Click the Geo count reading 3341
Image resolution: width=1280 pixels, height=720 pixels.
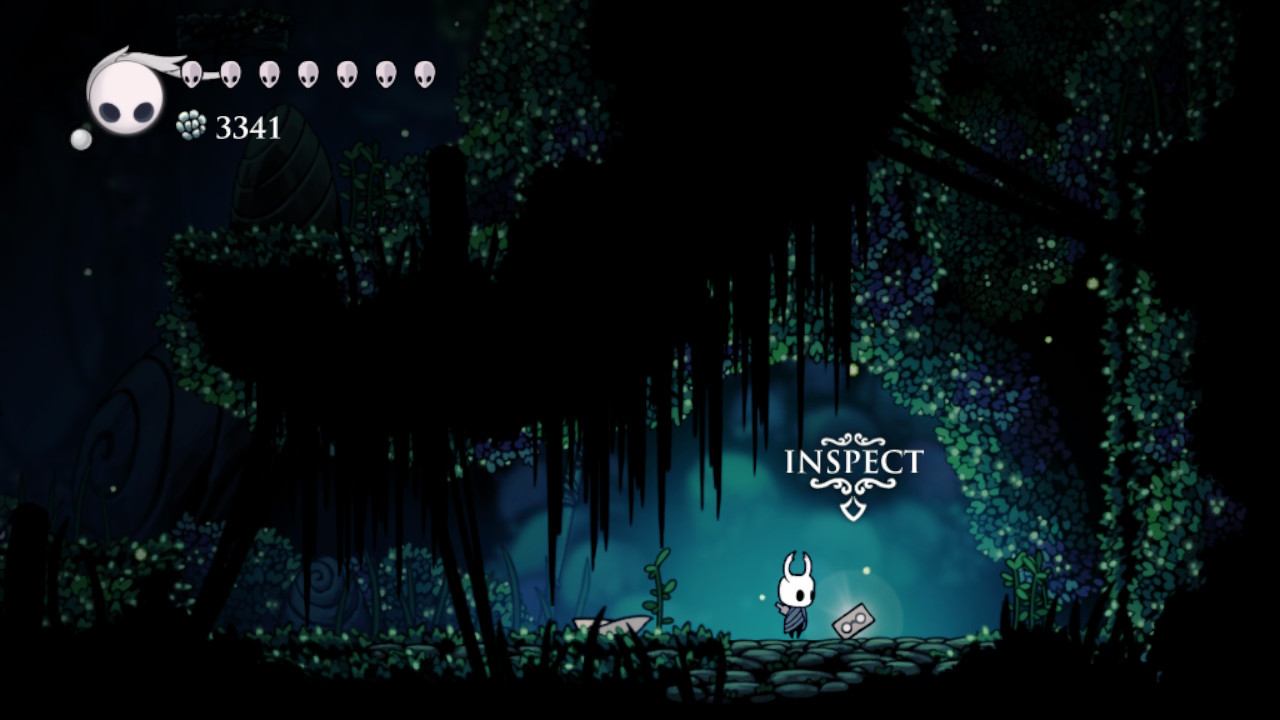(x=247, y=126)
